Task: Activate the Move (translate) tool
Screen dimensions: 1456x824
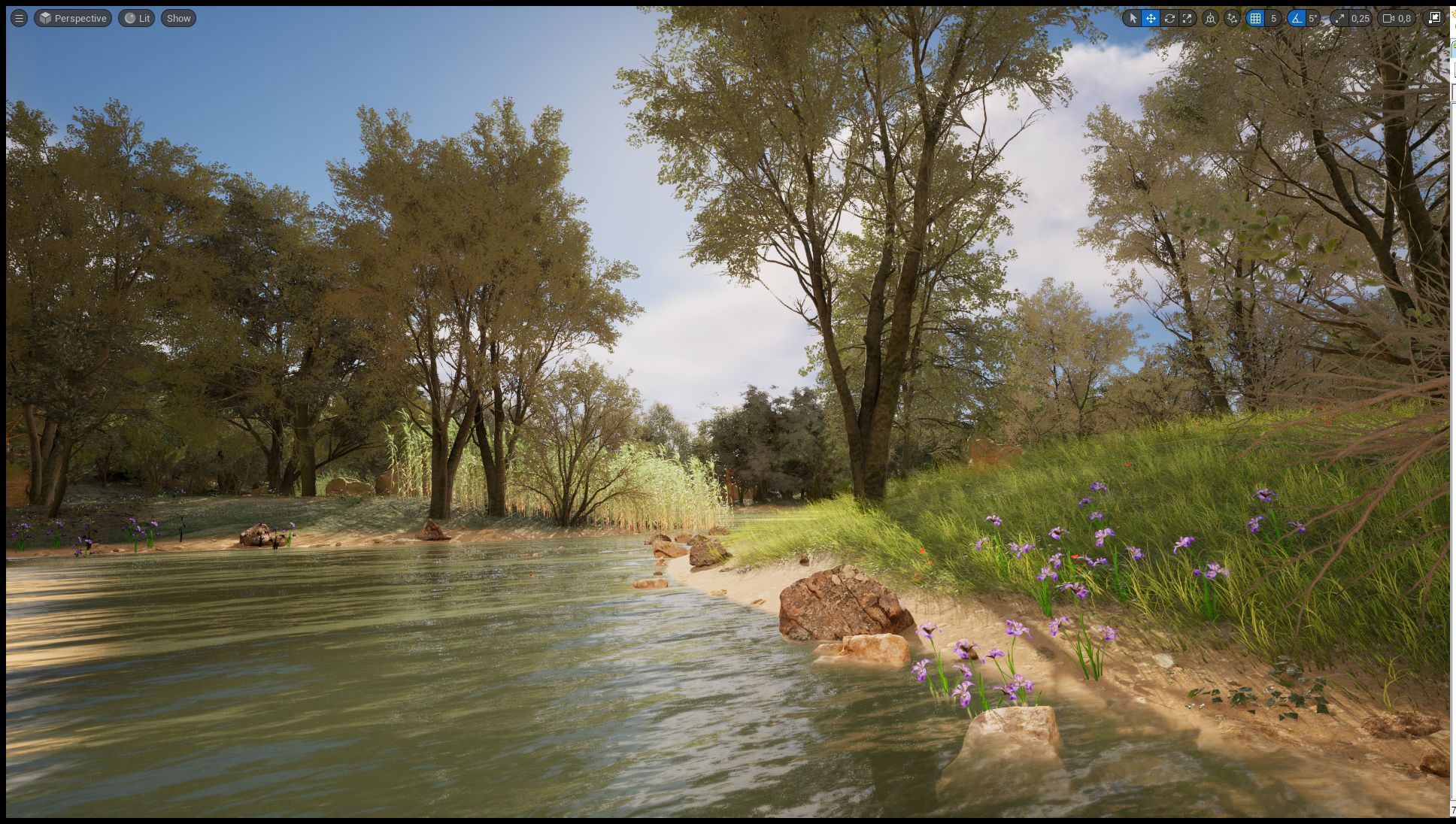Action: [1151, 19]
